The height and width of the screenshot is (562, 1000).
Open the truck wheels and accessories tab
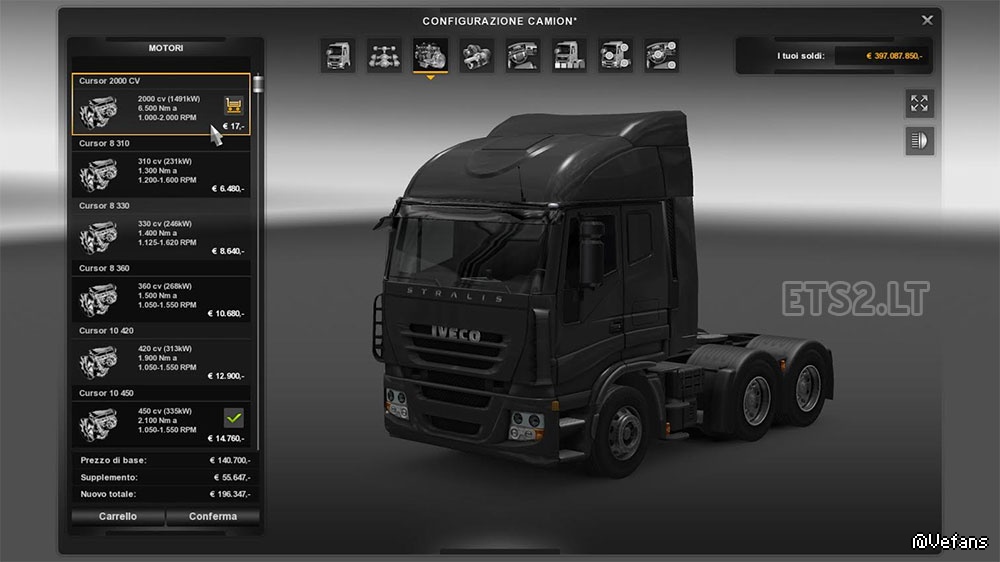tap(615, 55)
